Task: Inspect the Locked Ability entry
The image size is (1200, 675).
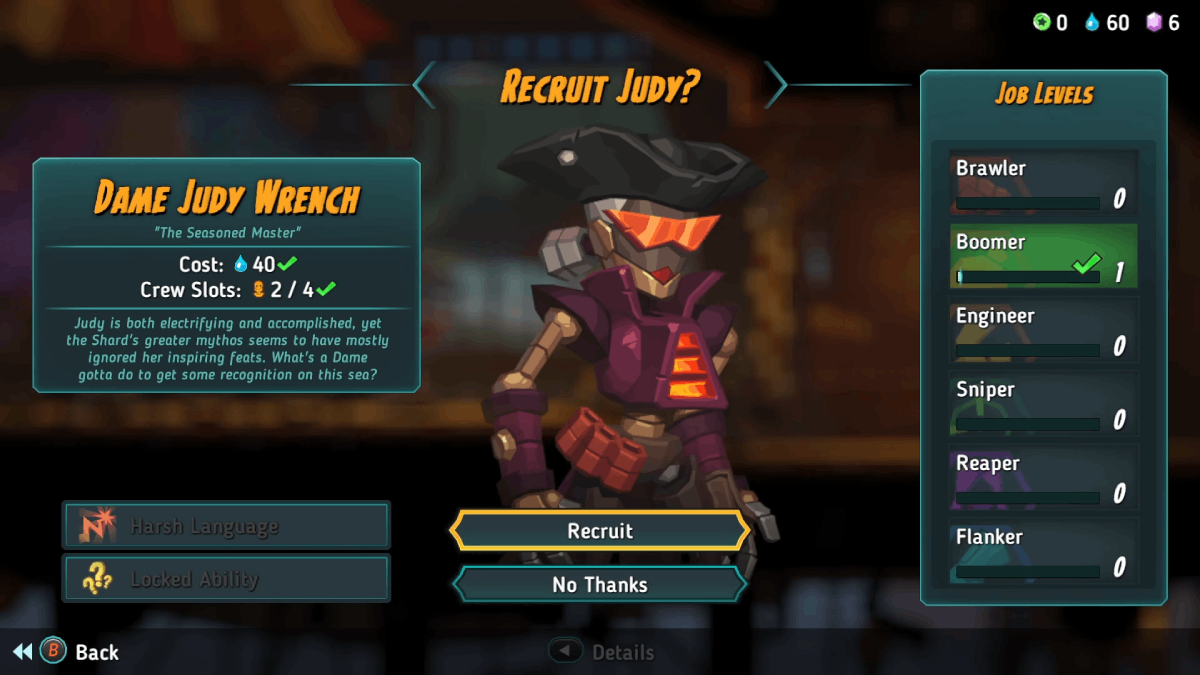Action: coord(227,579)
